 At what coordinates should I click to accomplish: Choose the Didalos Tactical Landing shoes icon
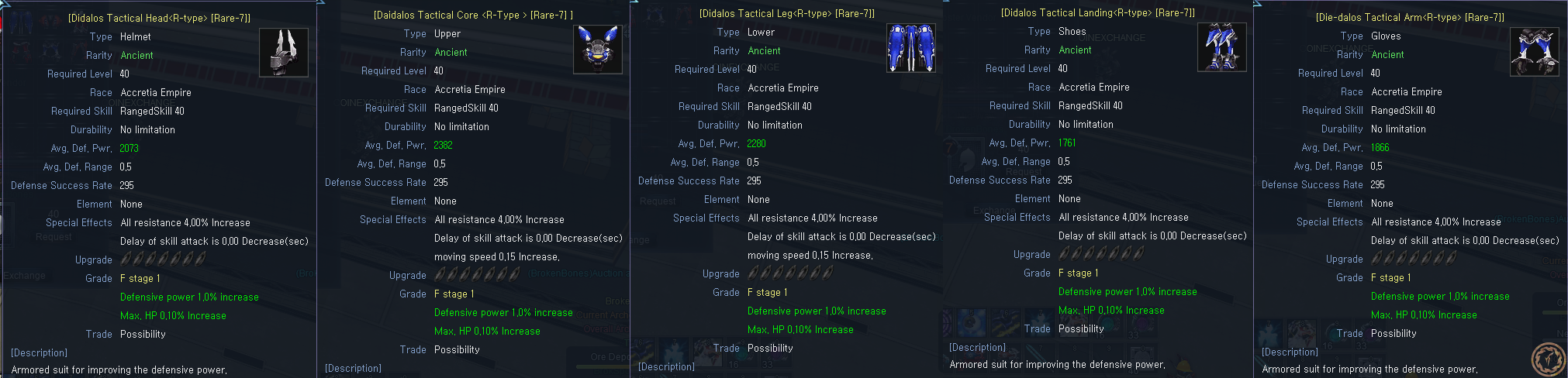coord(1222,47)
